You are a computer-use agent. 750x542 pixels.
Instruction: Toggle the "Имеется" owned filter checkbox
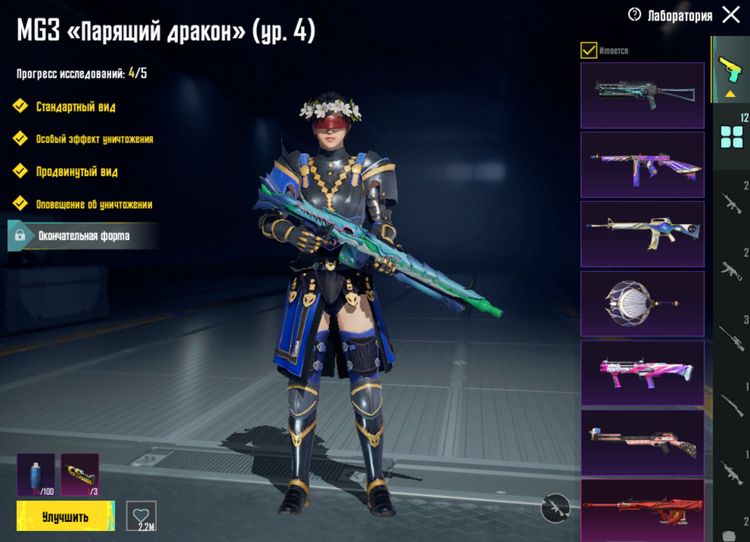588,50
